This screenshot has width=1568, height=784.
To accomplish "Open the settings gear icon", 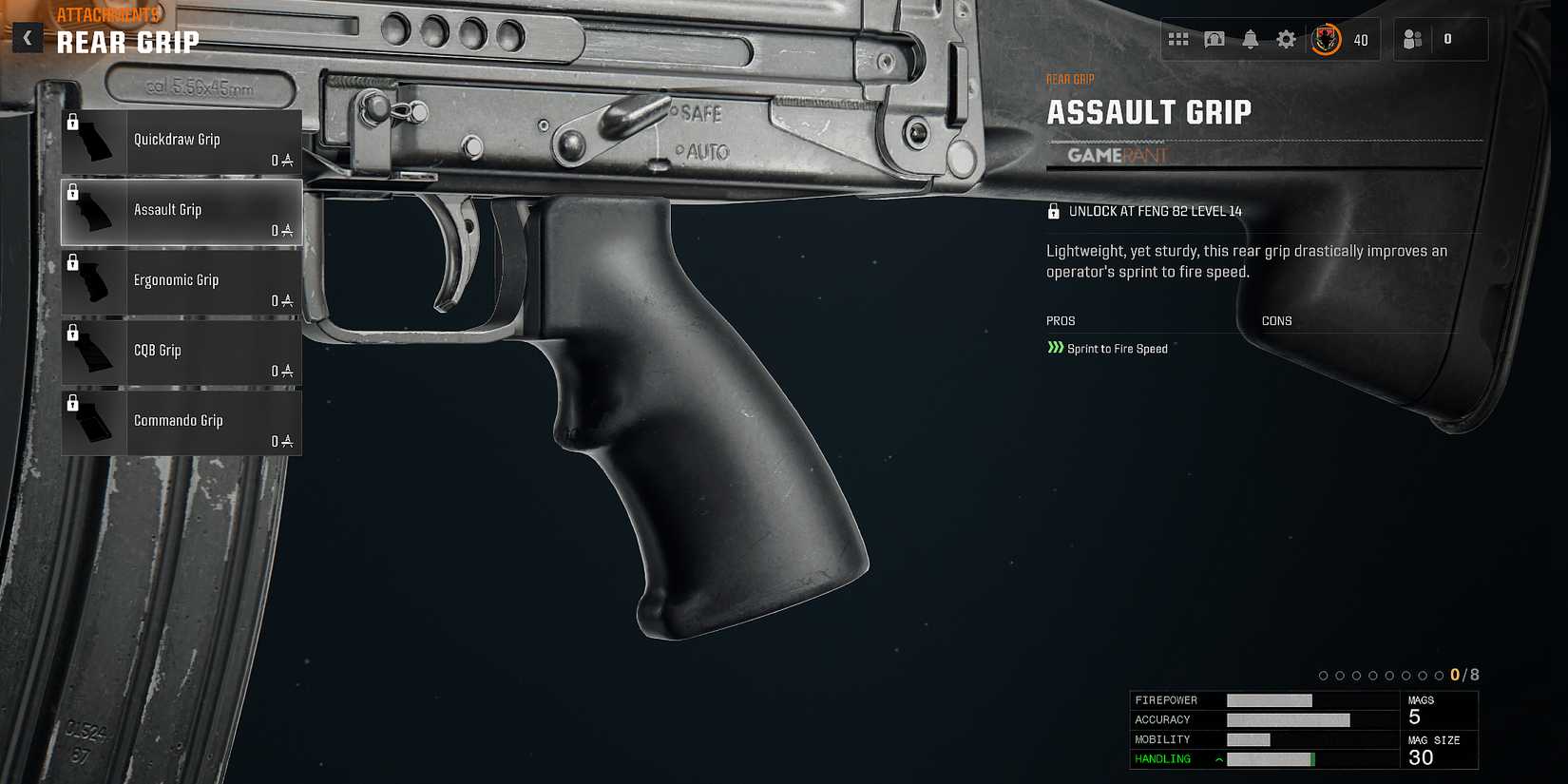I will pyautogui.click(x=1286, y=39).
